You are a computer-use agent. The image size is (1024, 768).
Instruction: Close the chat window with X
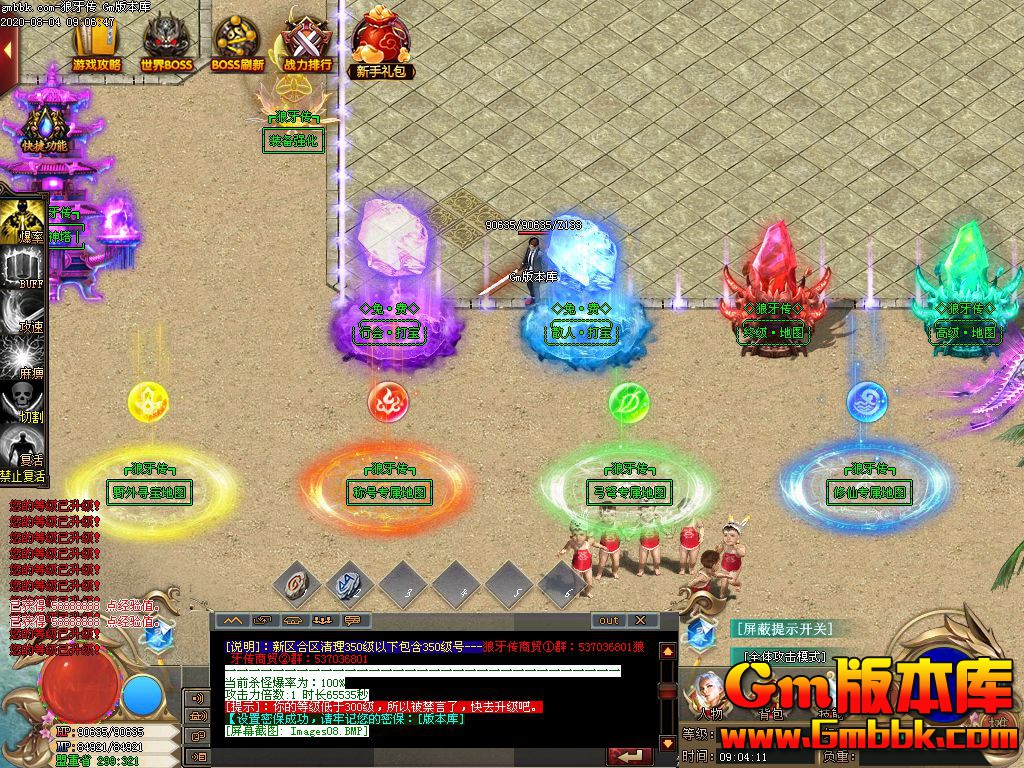pyautogui.click(x=641, y=620)
